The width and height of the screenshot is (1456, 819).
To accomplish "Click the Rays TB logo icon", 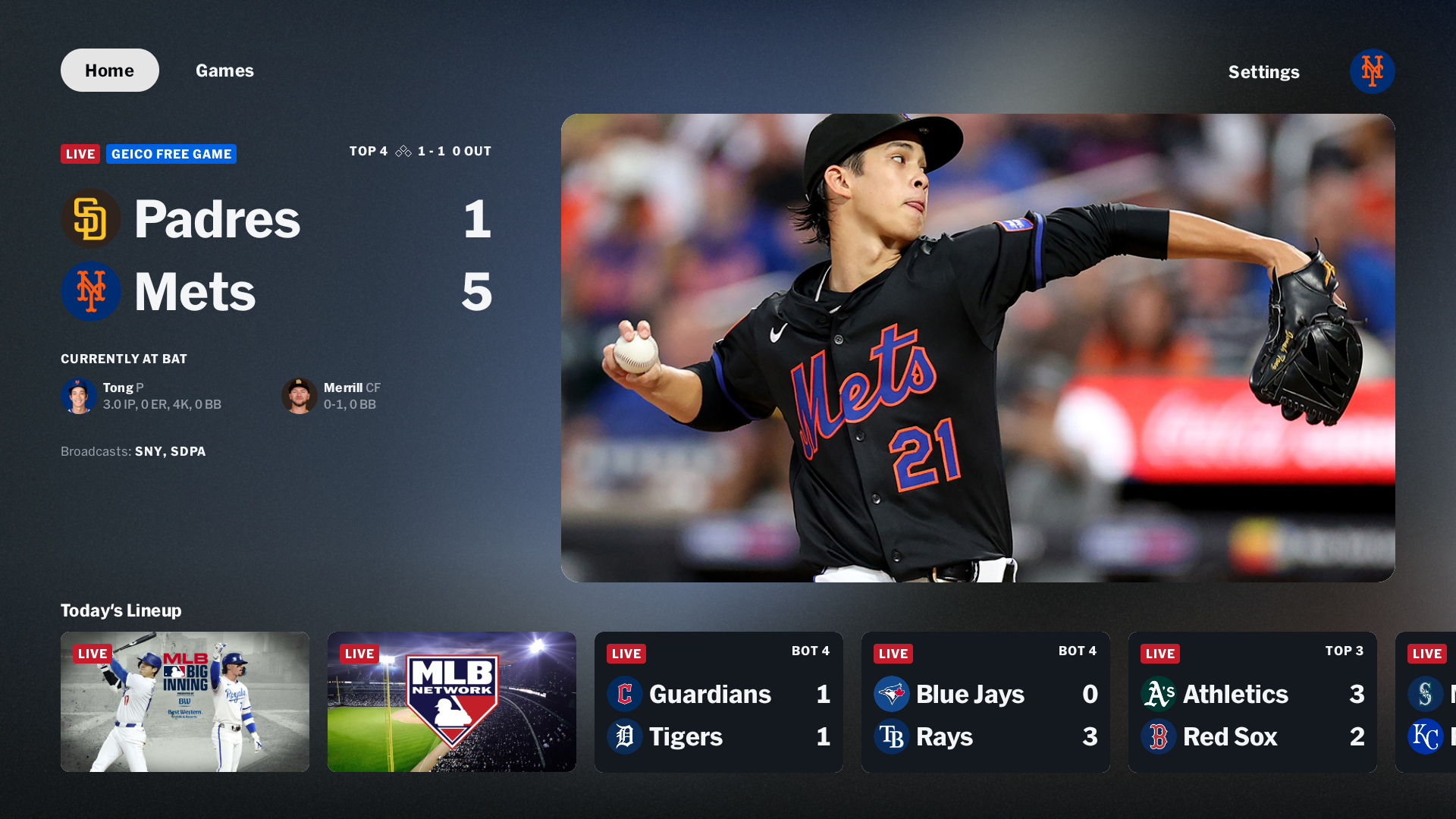I will pyautogui.click(x=892, y=736).
